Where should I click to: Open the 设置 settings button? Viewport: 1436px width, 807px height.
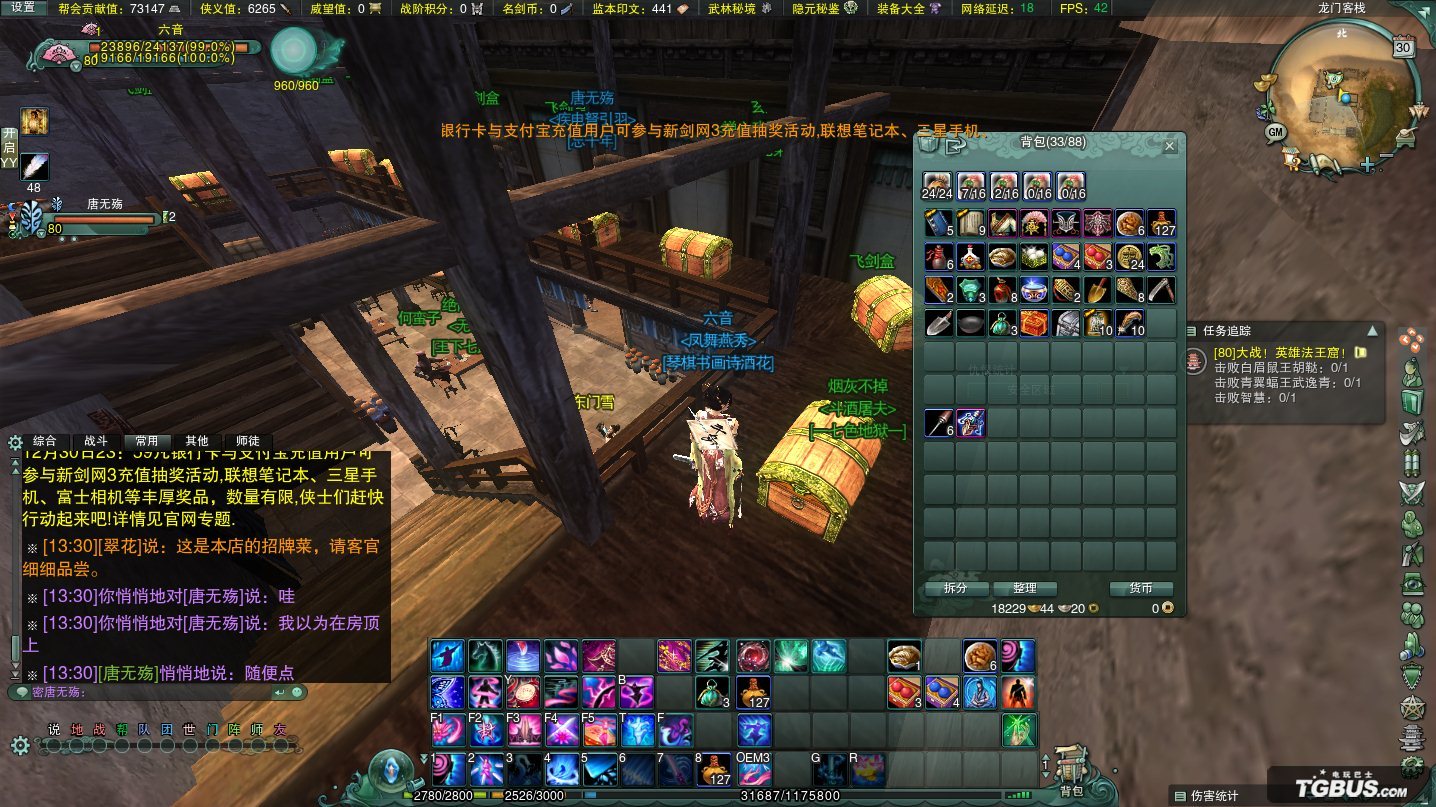(23, 8)
